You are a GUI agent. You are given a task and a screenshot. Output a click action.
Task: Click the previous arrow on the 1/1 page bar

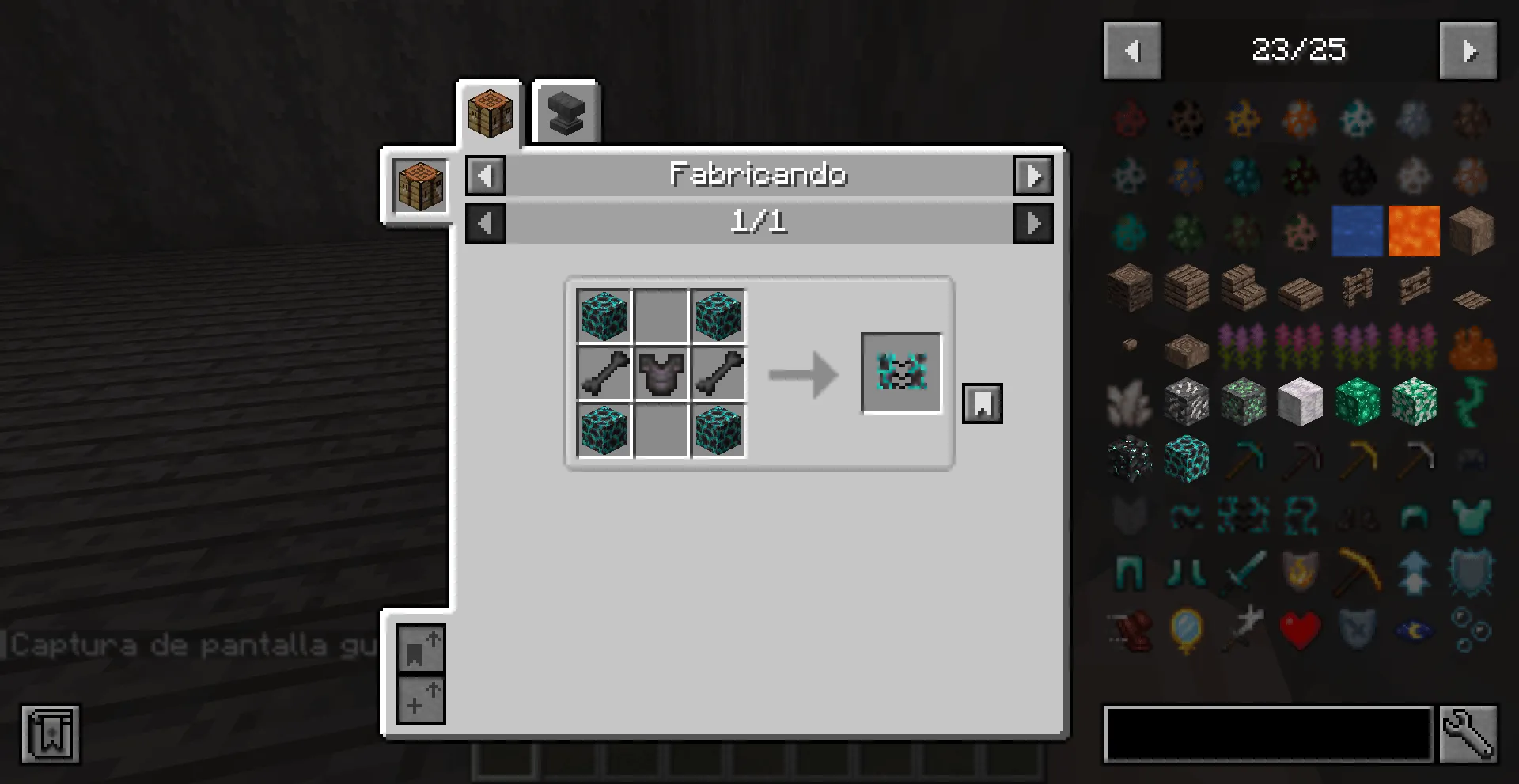[485, 222]
